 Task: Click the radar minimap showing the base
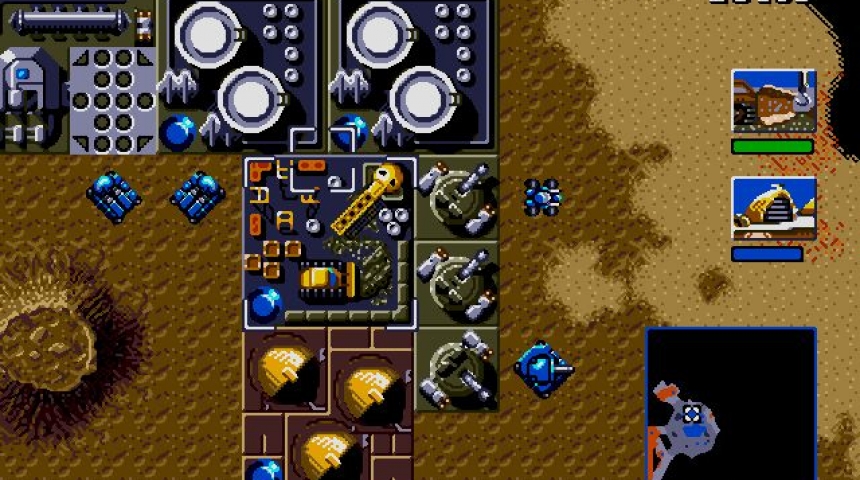pyautogui.click(x=730, y=403)
